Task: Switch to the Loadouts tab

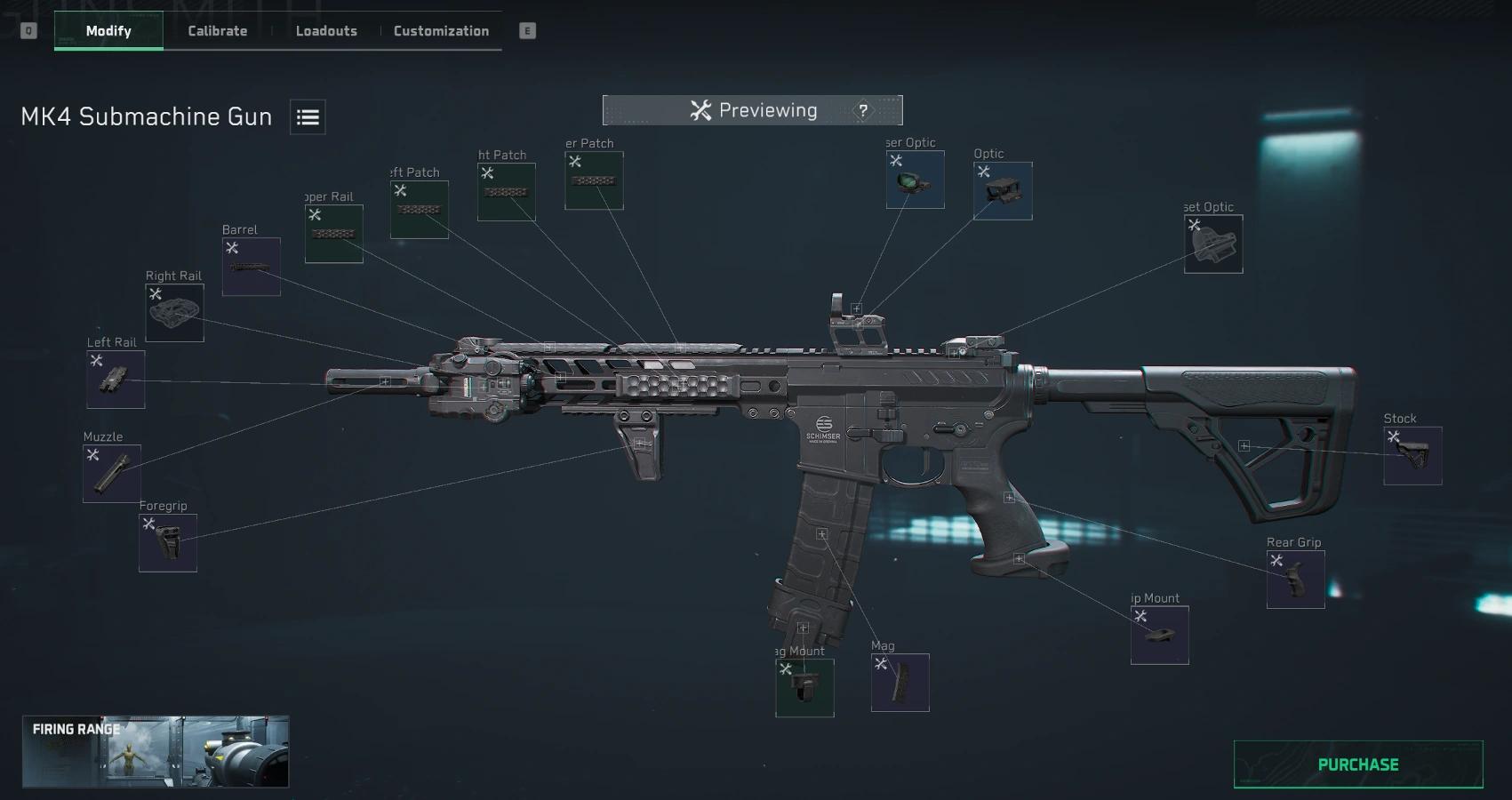Action: pos(325,30)
